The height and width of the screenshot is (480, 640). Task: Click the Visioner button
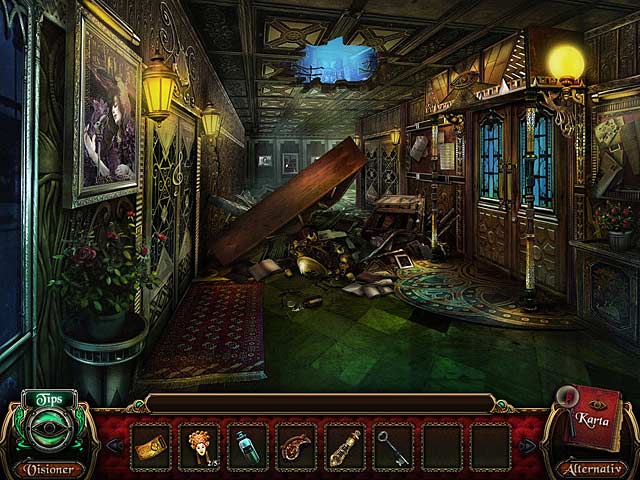point(48,469)
